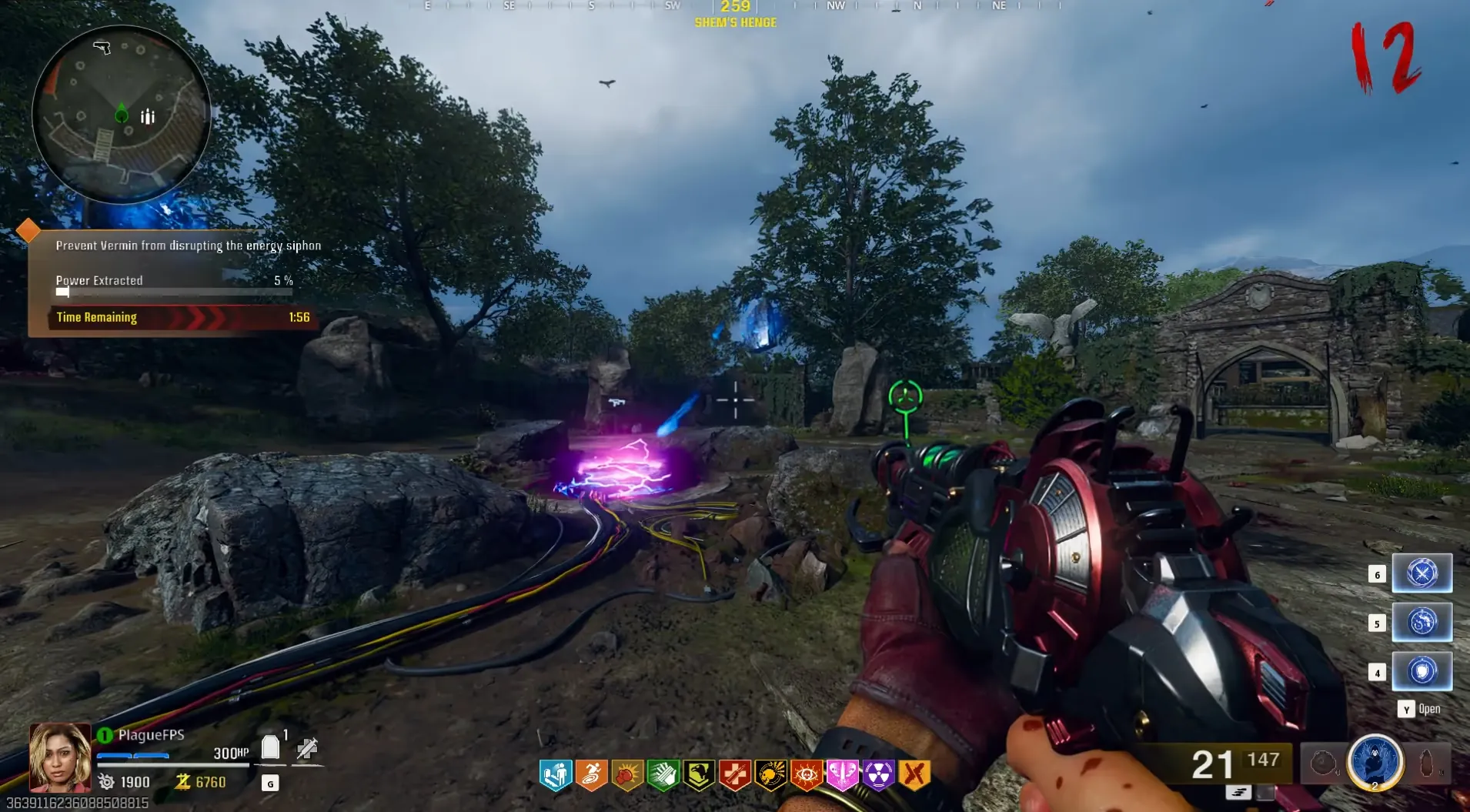Select the Double Tap crossed-guns perk
1470x812 pixels.
[914, 775]
